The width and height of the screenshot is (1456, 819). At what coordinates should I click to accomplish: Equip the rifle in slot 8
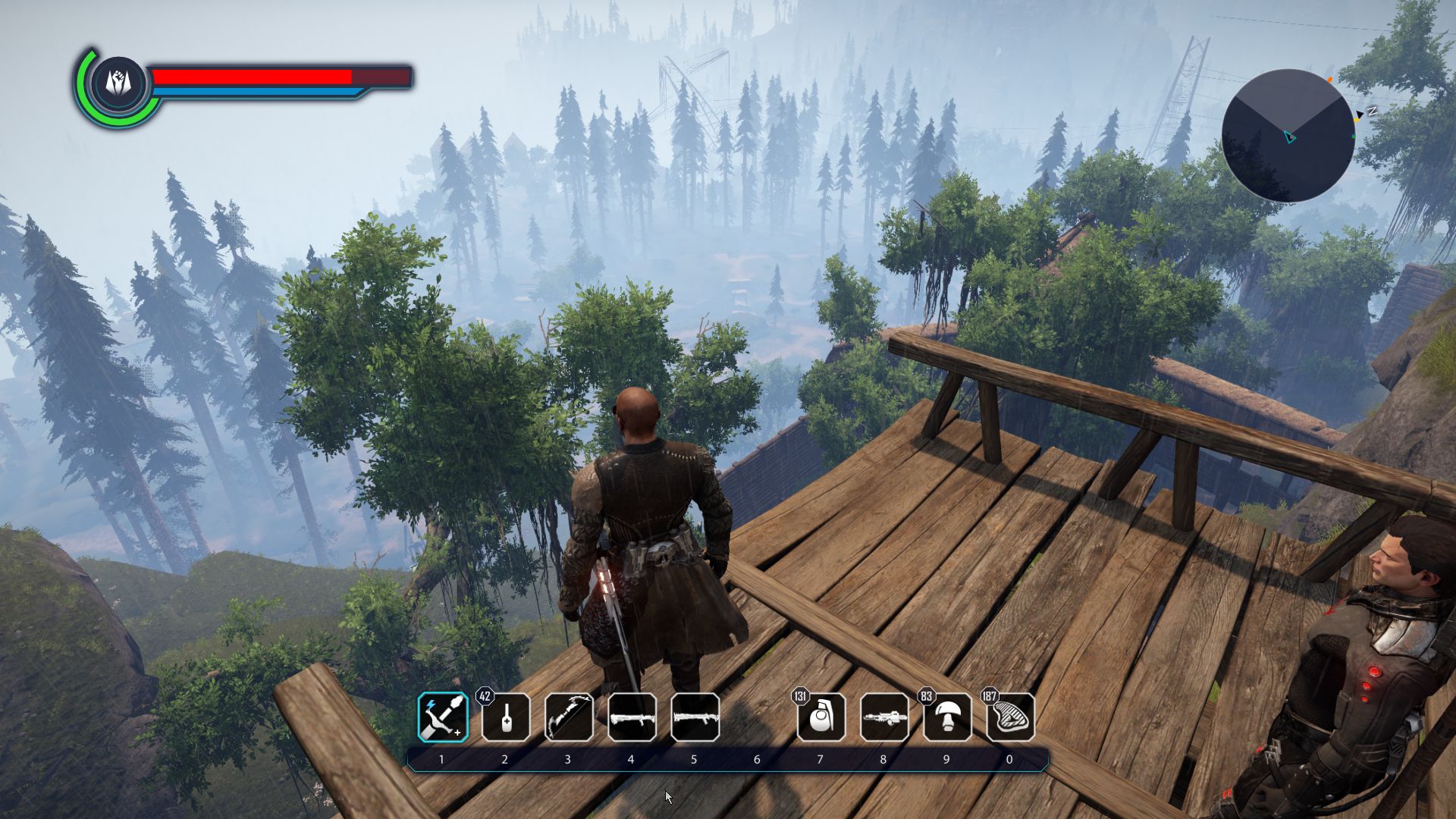tap(884, 717)
